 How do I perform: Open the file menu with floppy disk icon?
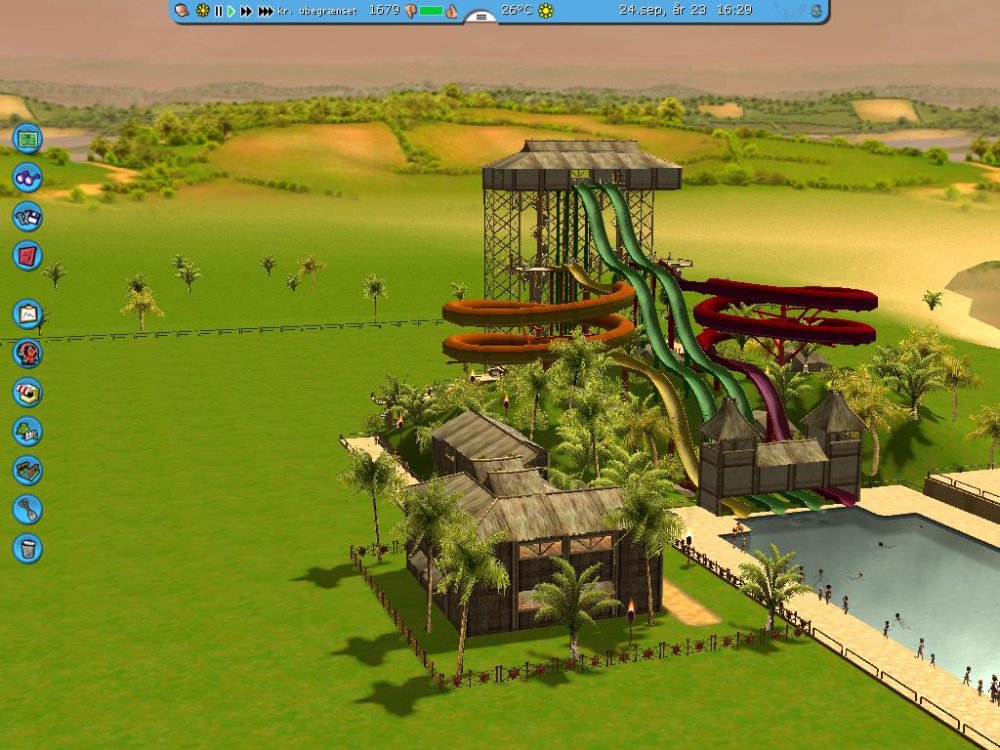tap(27, 216)
